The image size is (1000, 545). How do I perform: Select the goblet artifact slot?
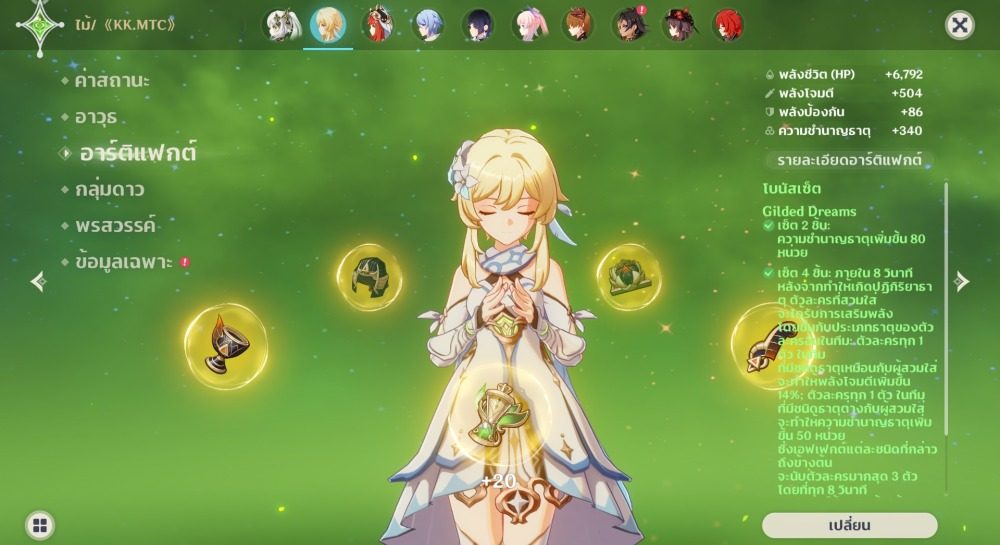coord(226,346)
